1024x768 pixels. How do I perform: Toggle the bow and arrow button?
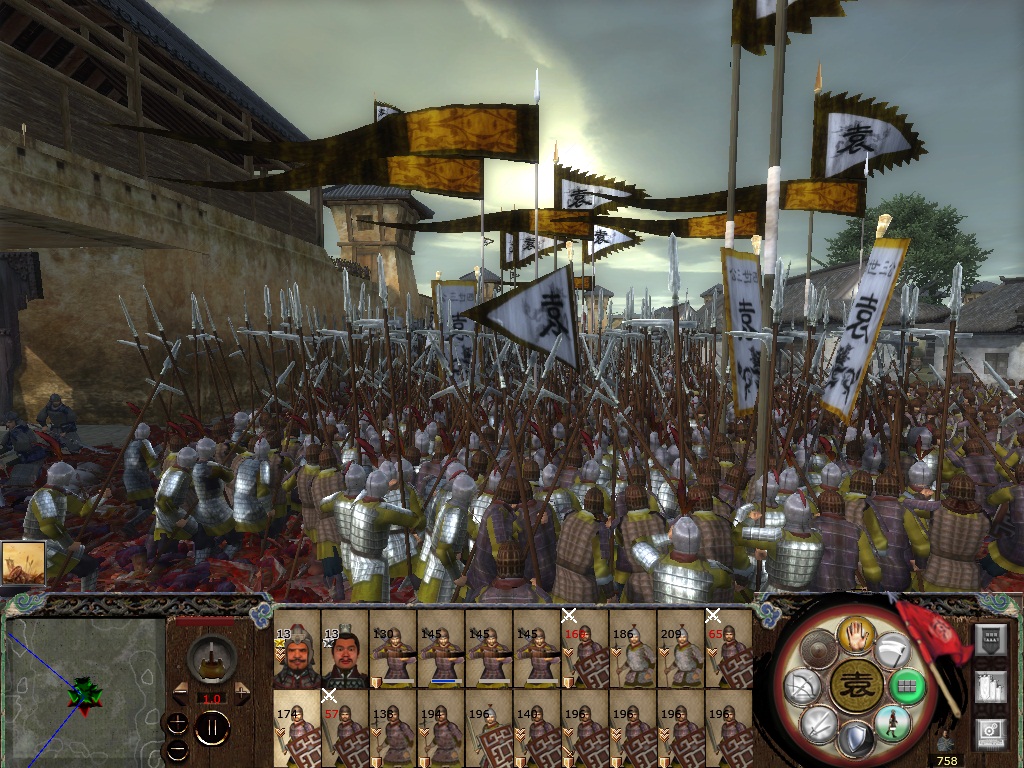click(x=800, y=686)
